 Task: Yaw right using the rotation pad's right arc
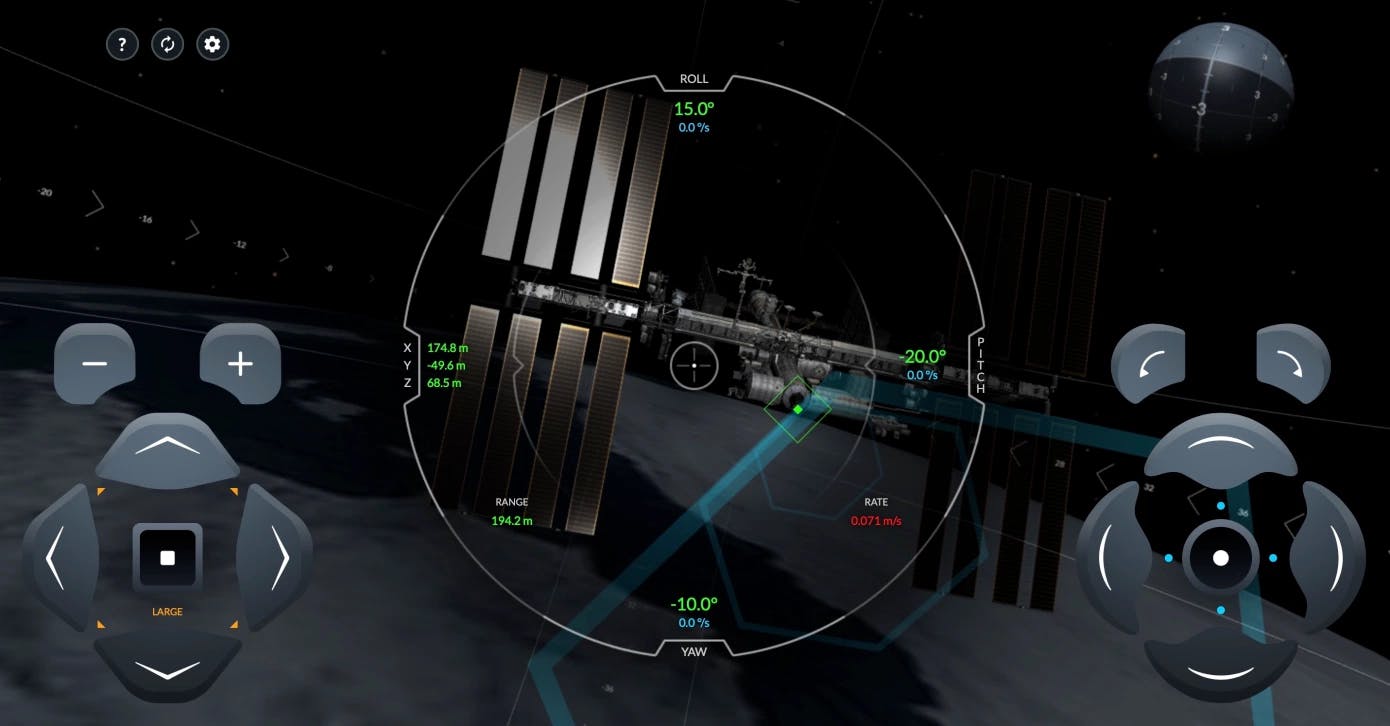click(1331, 557)
